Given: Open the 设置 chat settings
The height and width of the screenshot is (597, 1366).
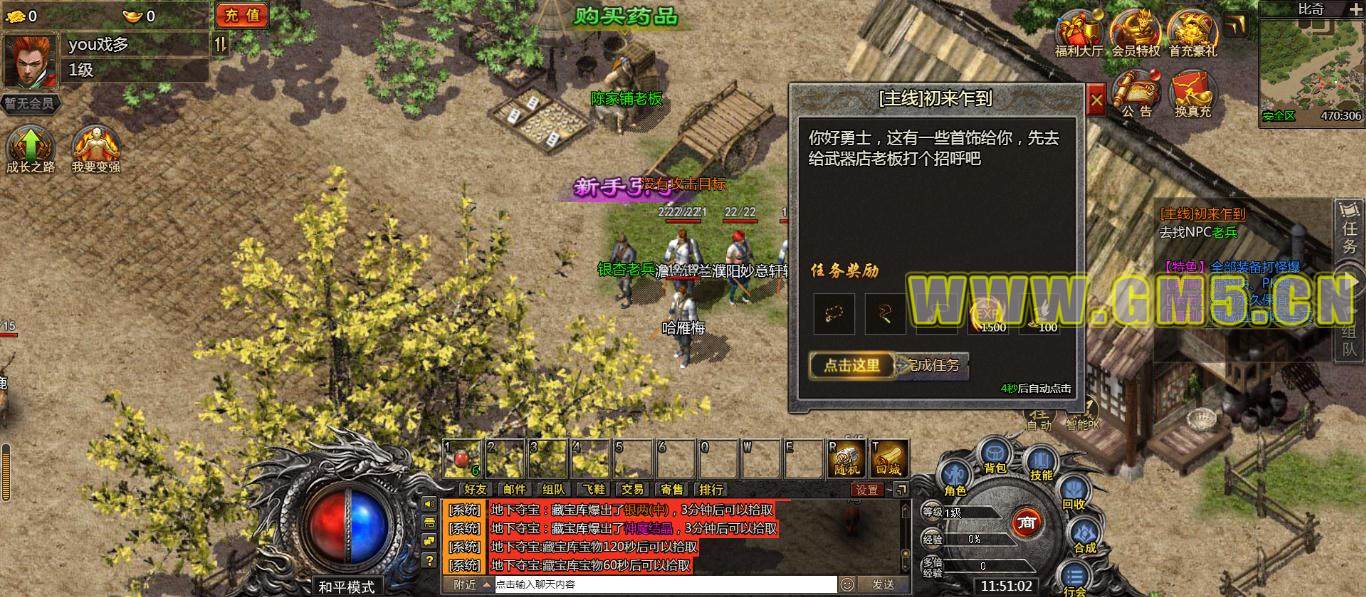Looking at the screenshot, I should [867, 489].
